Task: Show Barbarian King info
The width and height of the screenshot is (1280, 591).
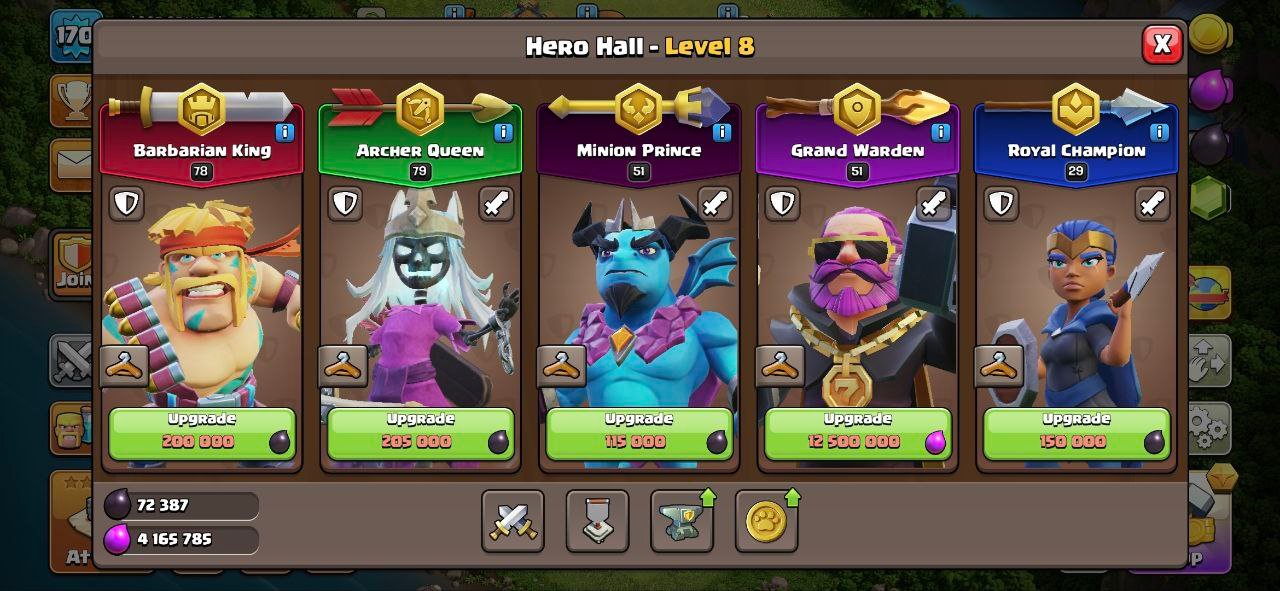Action: click(x=285, y=132)
